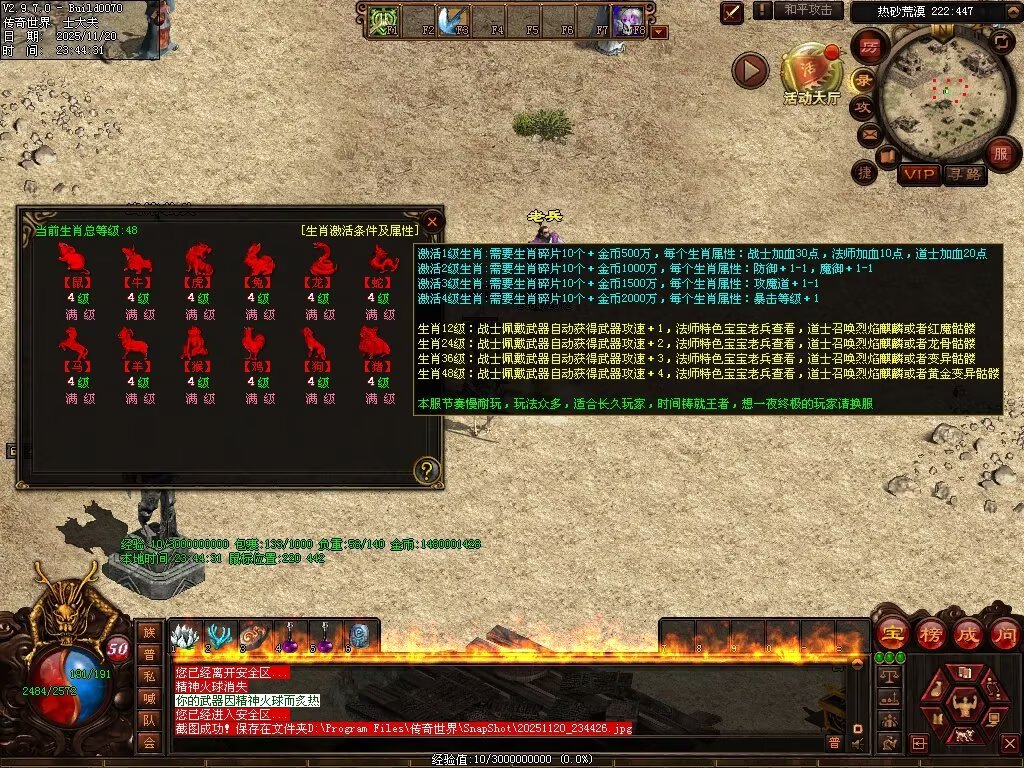Select the 鼠 (Rat) zodiac icon
The image size is (1024, 768).
coord(72,260)
